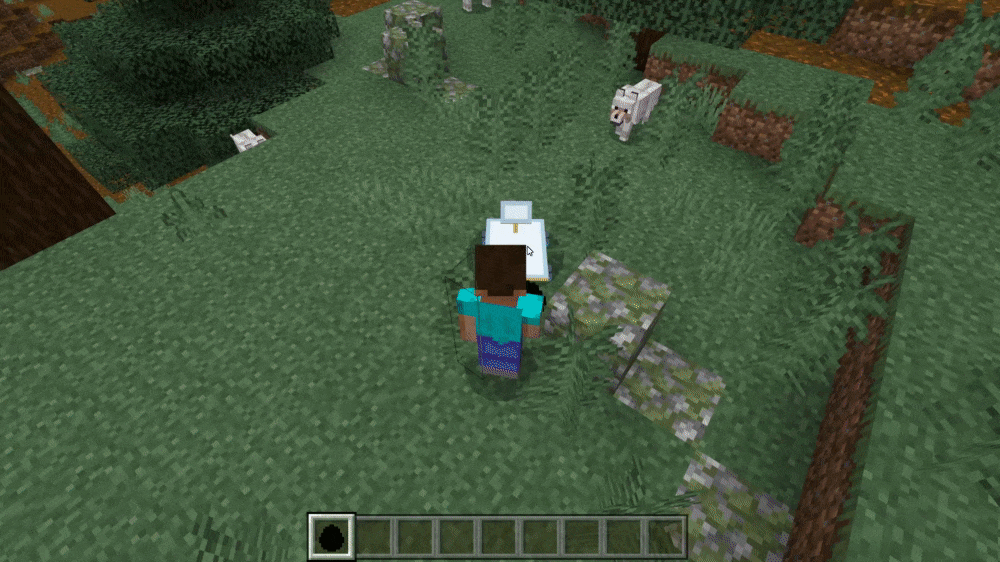Select the black egg hotbar slot
The width and height of the screenshot is (1000, 562).
point(330,535)
